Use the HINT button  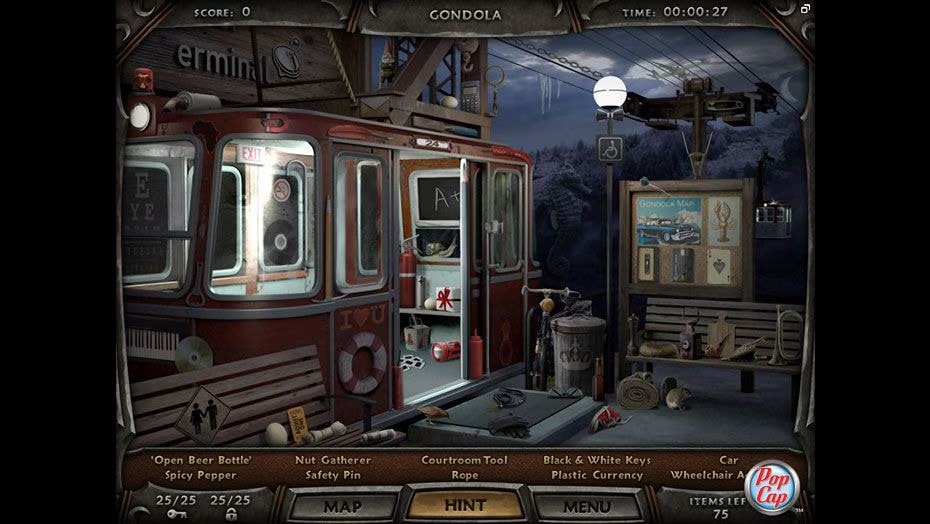coord(464,505)
